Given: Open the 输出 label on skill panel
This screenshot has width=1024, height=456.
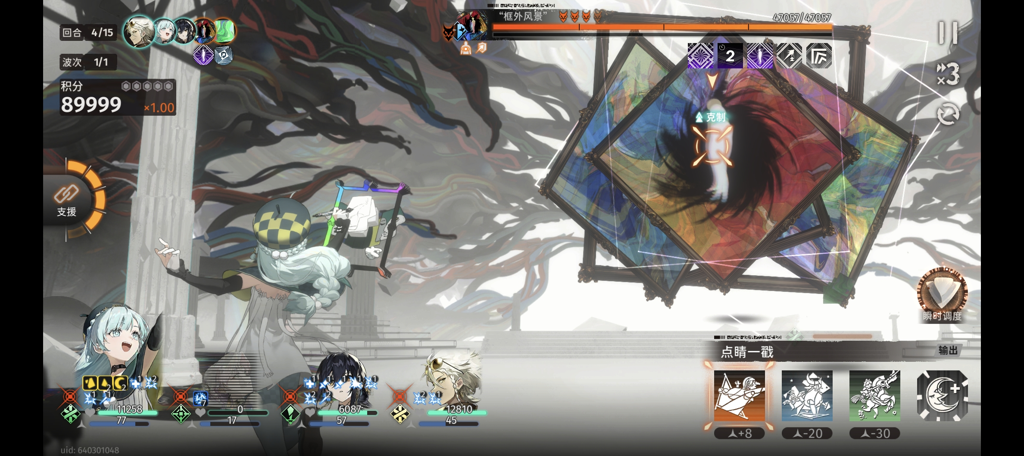Looking at the screenshot, I should point(948,351).
